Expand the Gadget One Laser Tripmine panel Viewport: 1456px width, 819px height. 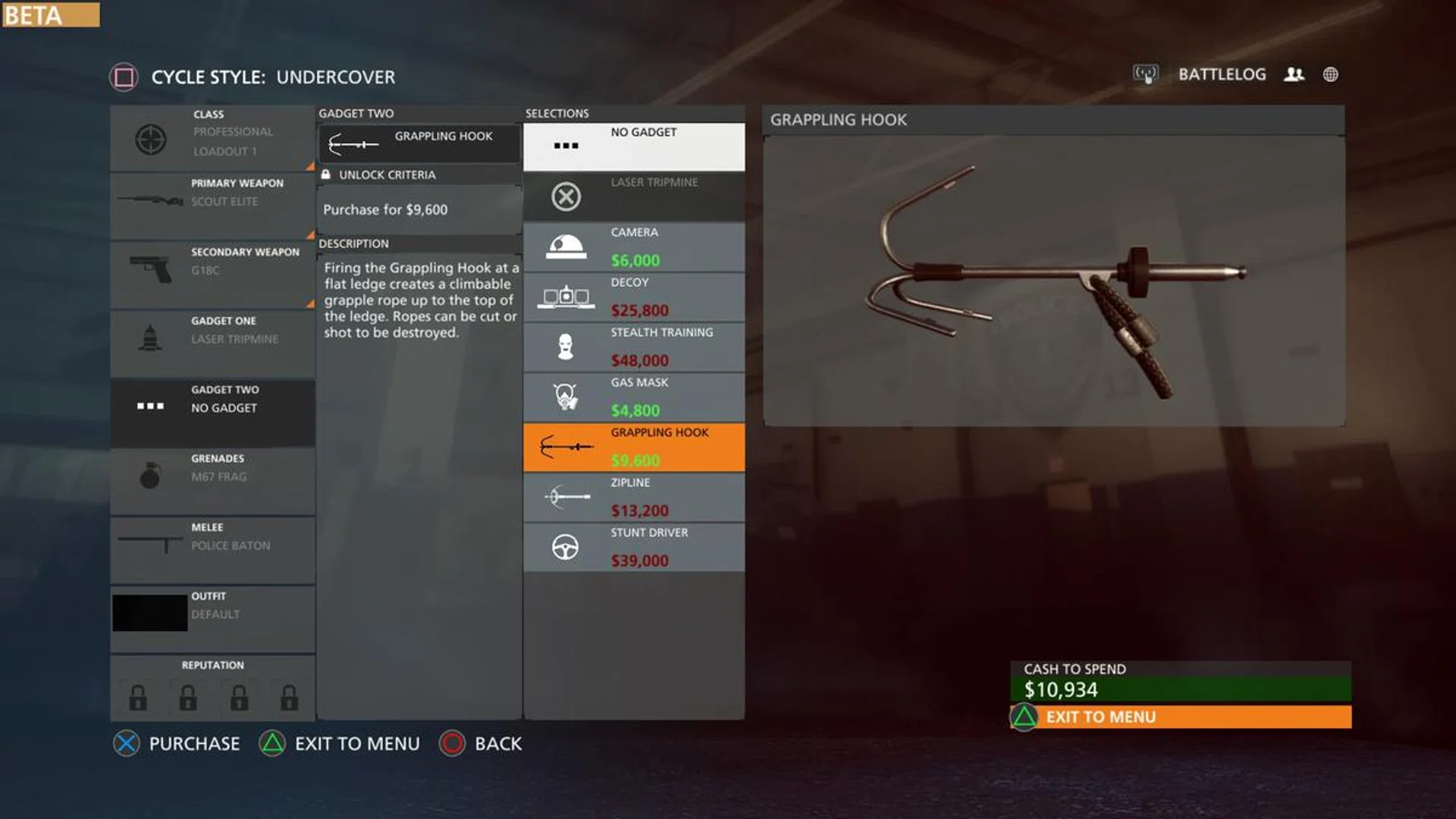point(212,341)
